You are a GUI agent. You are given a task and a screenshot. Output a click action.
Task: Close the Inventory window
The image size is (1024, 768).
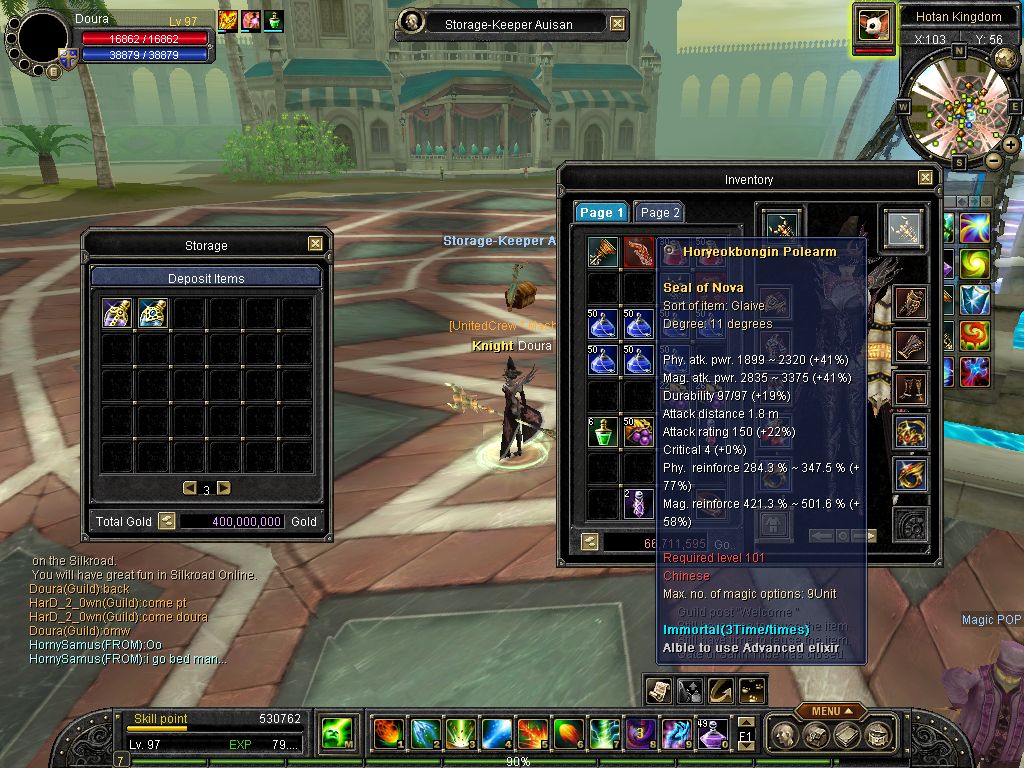coord(925,178)
